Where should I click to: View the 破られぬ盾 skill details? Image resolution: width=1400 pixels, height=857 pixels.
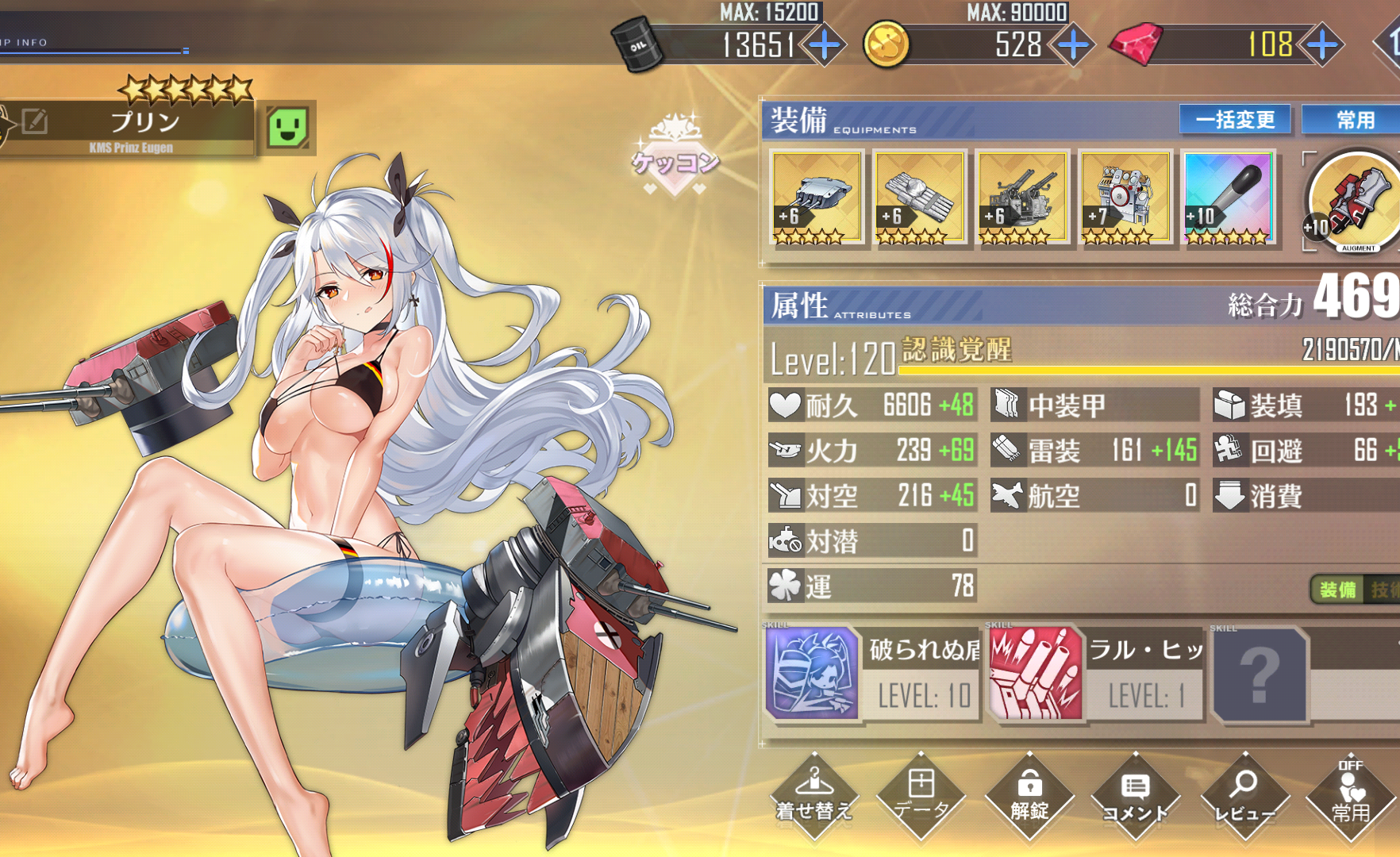click(813, 674)
